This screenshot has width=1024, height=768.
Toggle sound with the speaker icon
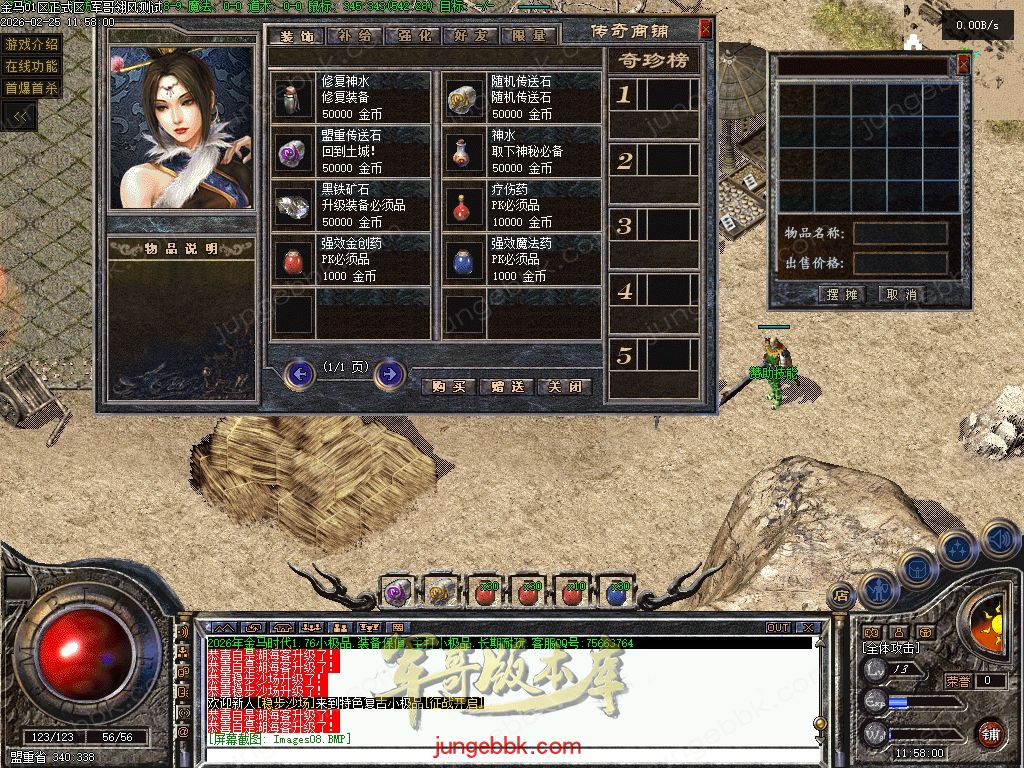(999, 540)
